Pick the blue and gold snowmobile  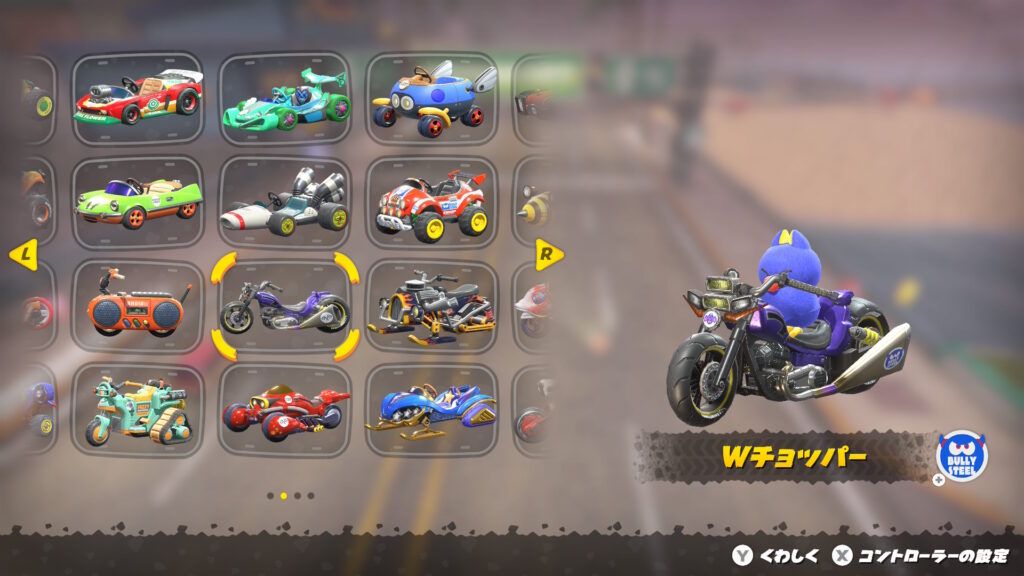click(x=431, y=410)
